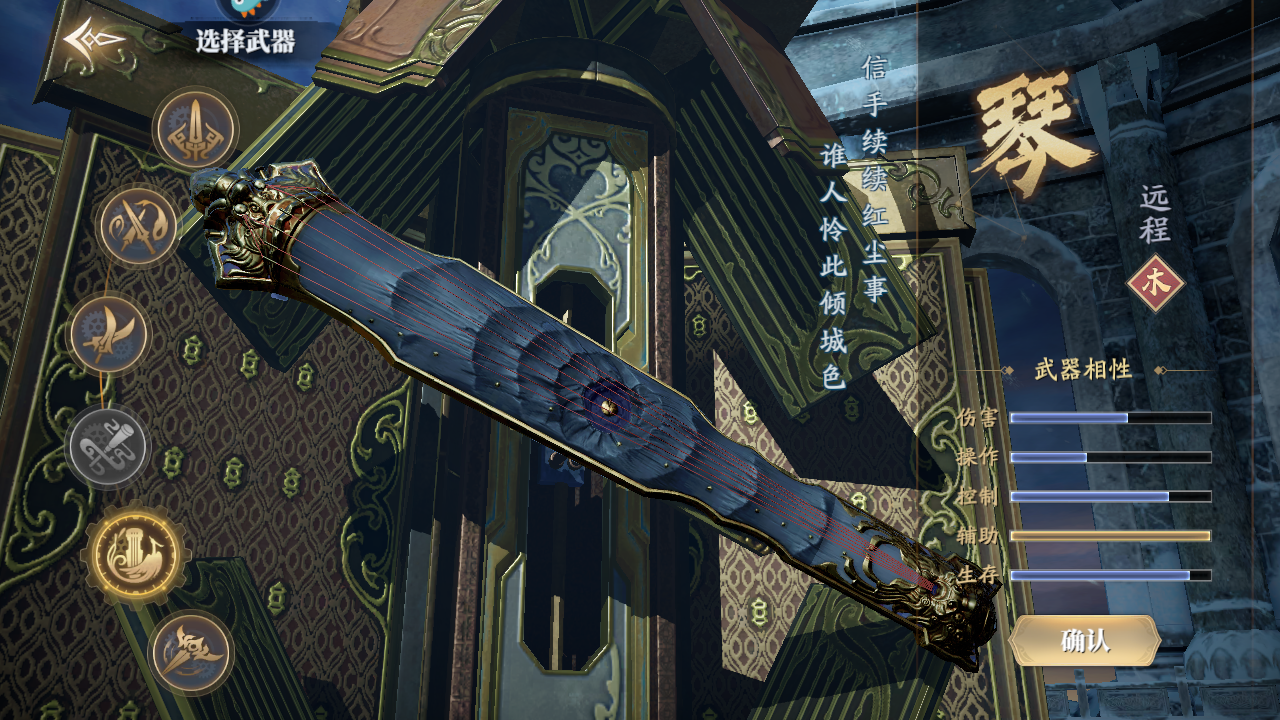Select the greyed-out brush weapon icon
The height and width of the screenshot is (720, 1280).
(x=108, y=446)
